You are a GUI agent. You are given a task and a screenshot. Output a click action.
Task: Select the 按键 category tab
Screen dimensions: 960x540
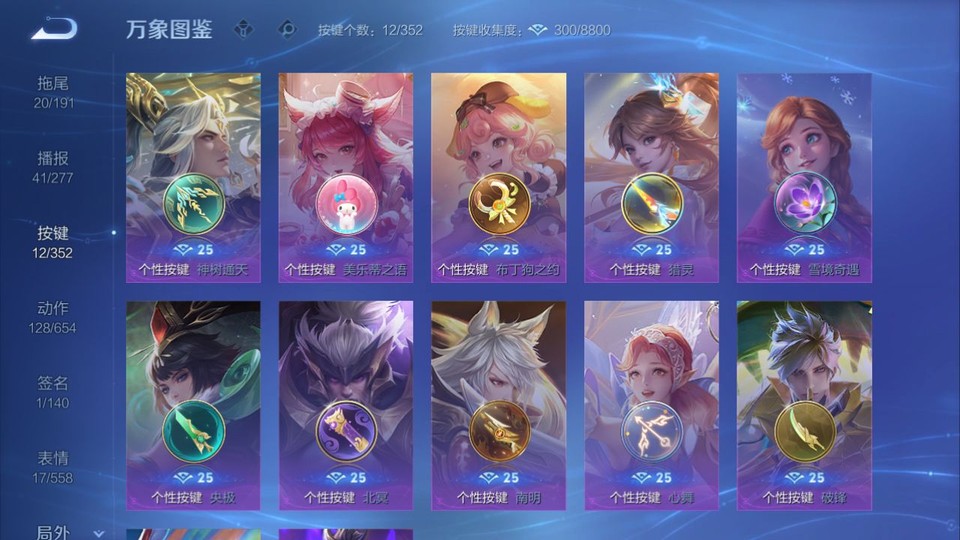pos(53,242)
